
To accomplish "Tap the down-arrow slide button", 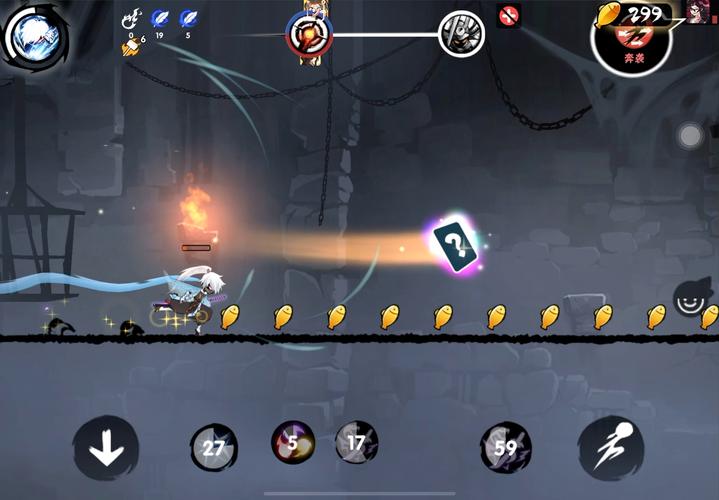I will click(x=106, y=447).
